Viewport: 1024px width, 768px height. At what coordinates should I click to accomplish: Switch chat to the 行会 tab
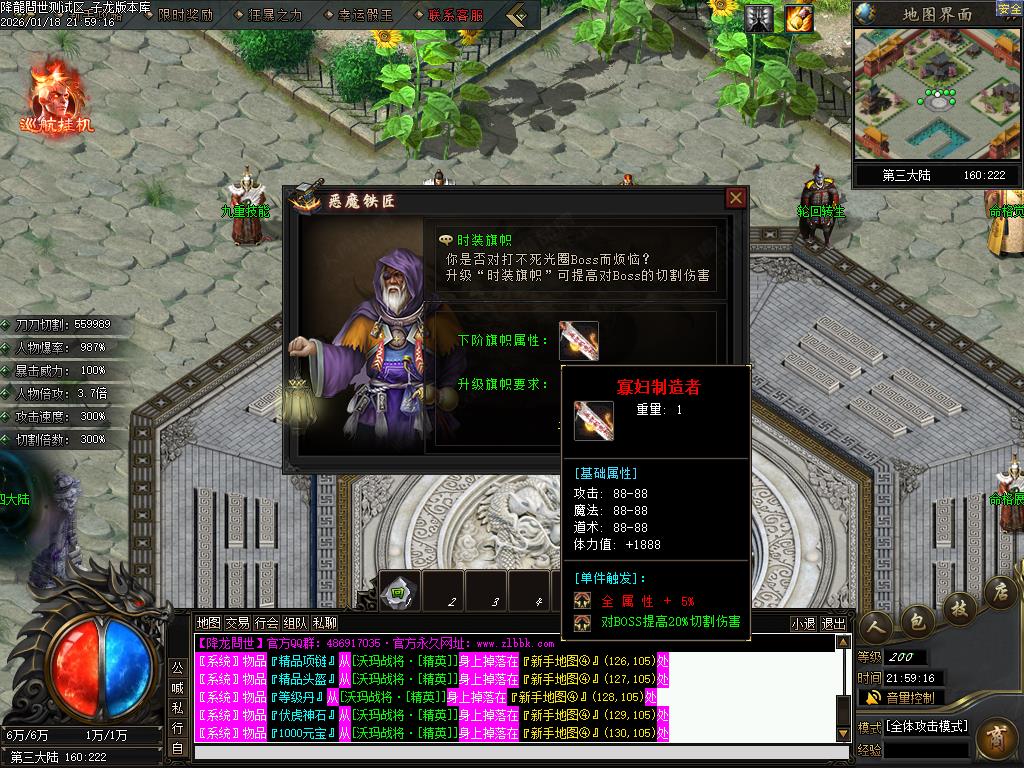click(x=266, y=623)
